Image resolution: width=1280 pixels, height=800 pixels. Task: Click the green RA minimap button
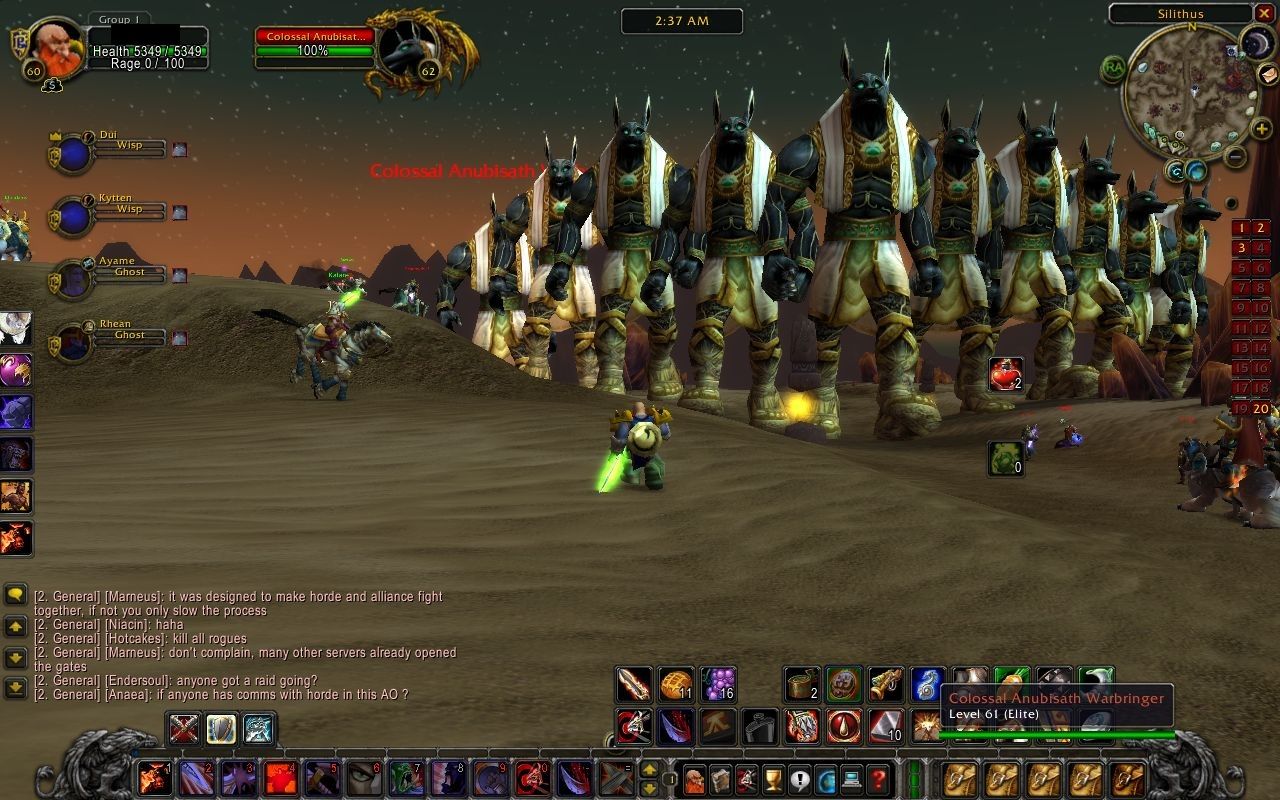(x=1113, y=68)
